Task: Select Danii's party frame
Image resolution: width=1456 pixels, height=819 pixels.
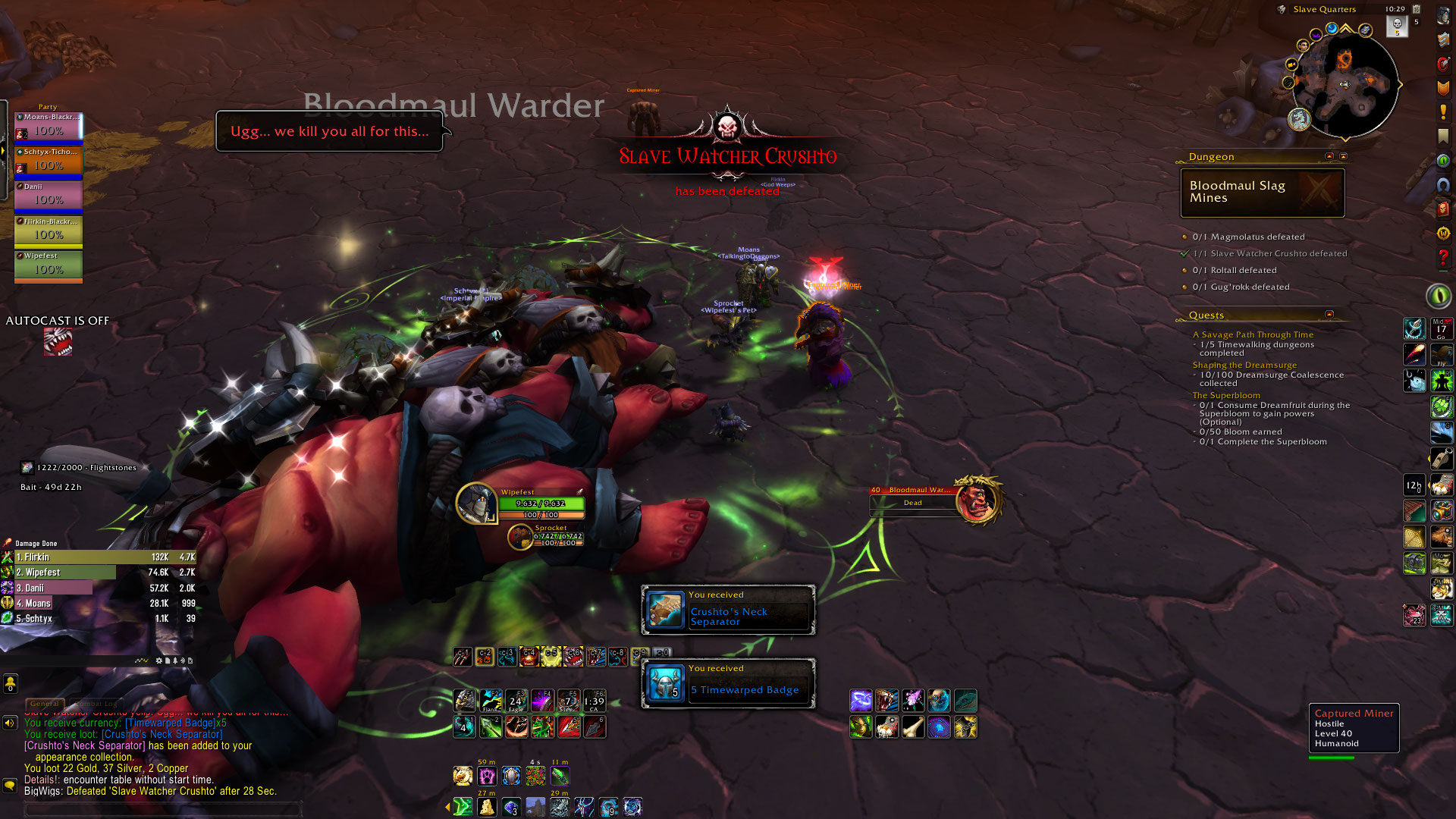Action: pos(48,196)
